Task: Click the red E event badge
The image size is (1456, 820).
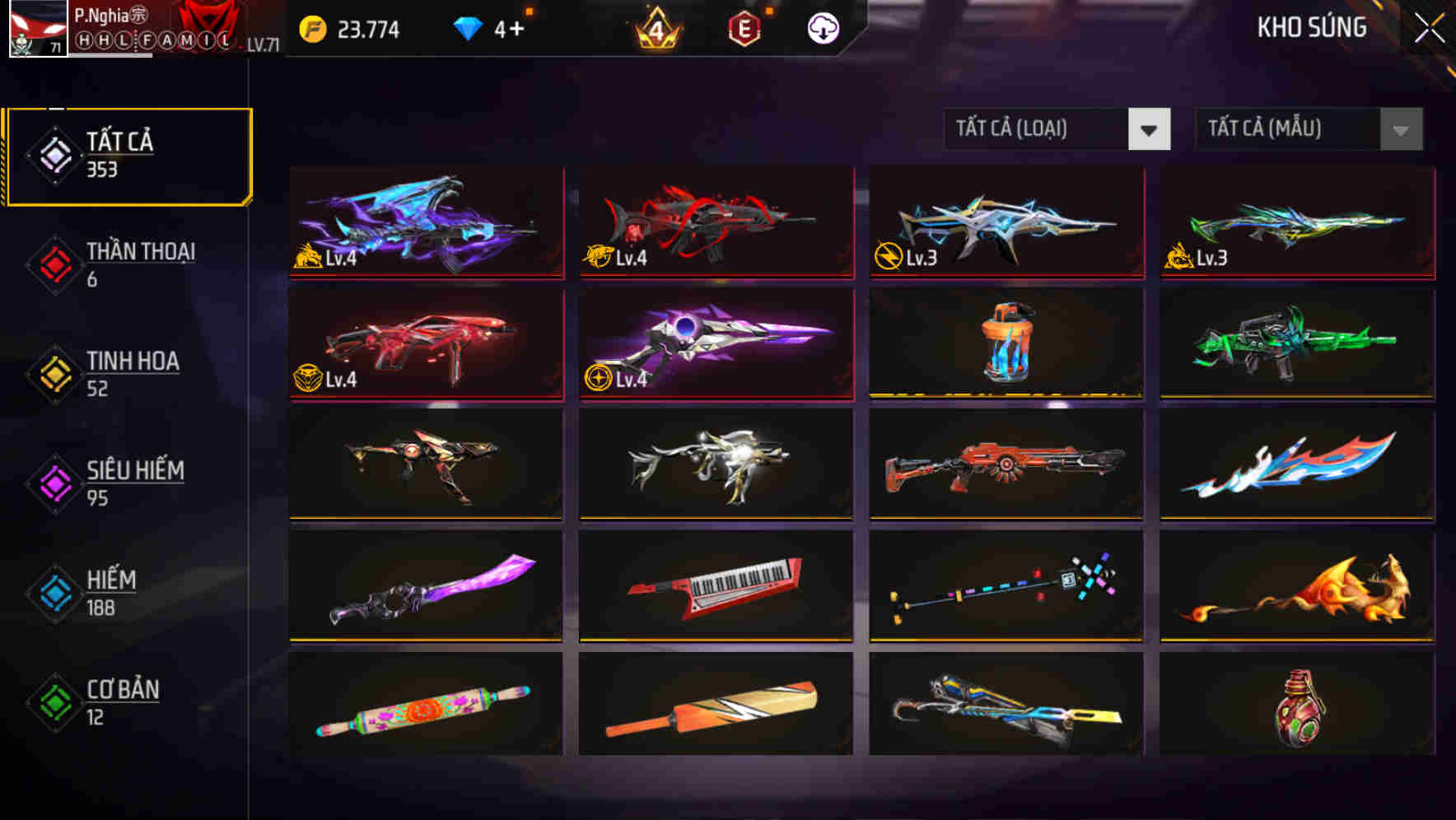Action: tap(745, 28)
